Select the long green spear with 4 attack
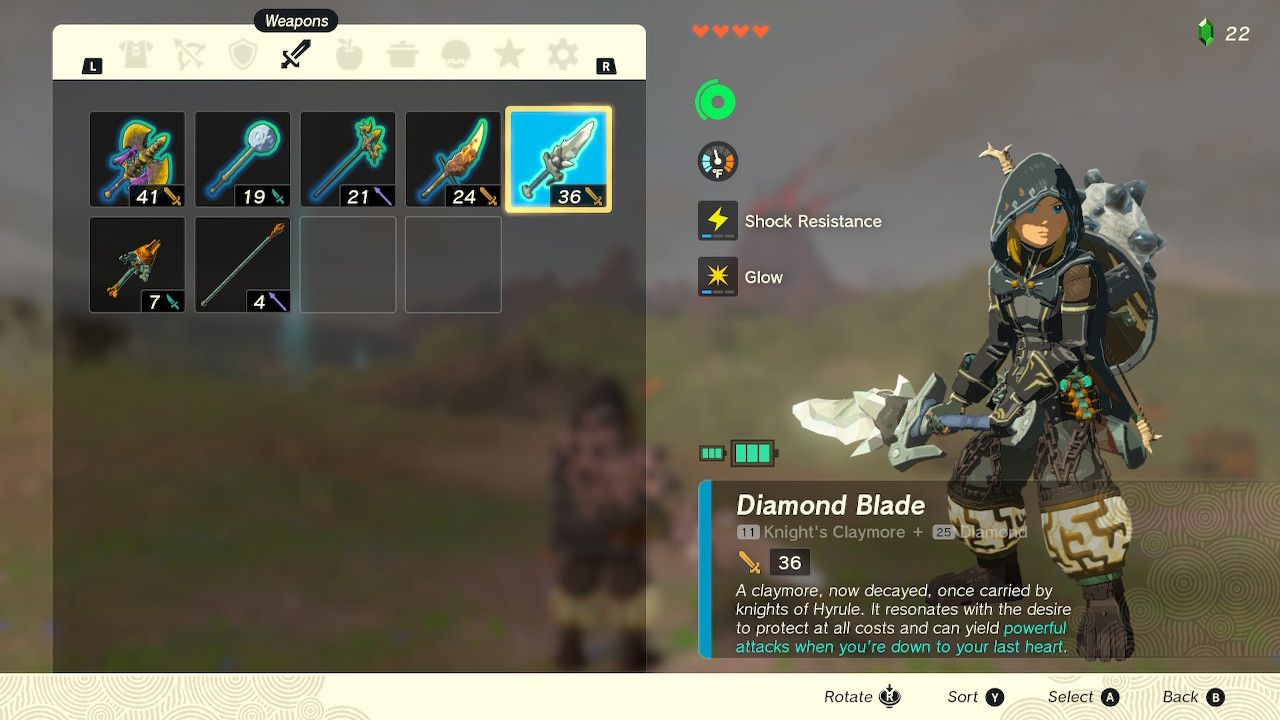 242,265
